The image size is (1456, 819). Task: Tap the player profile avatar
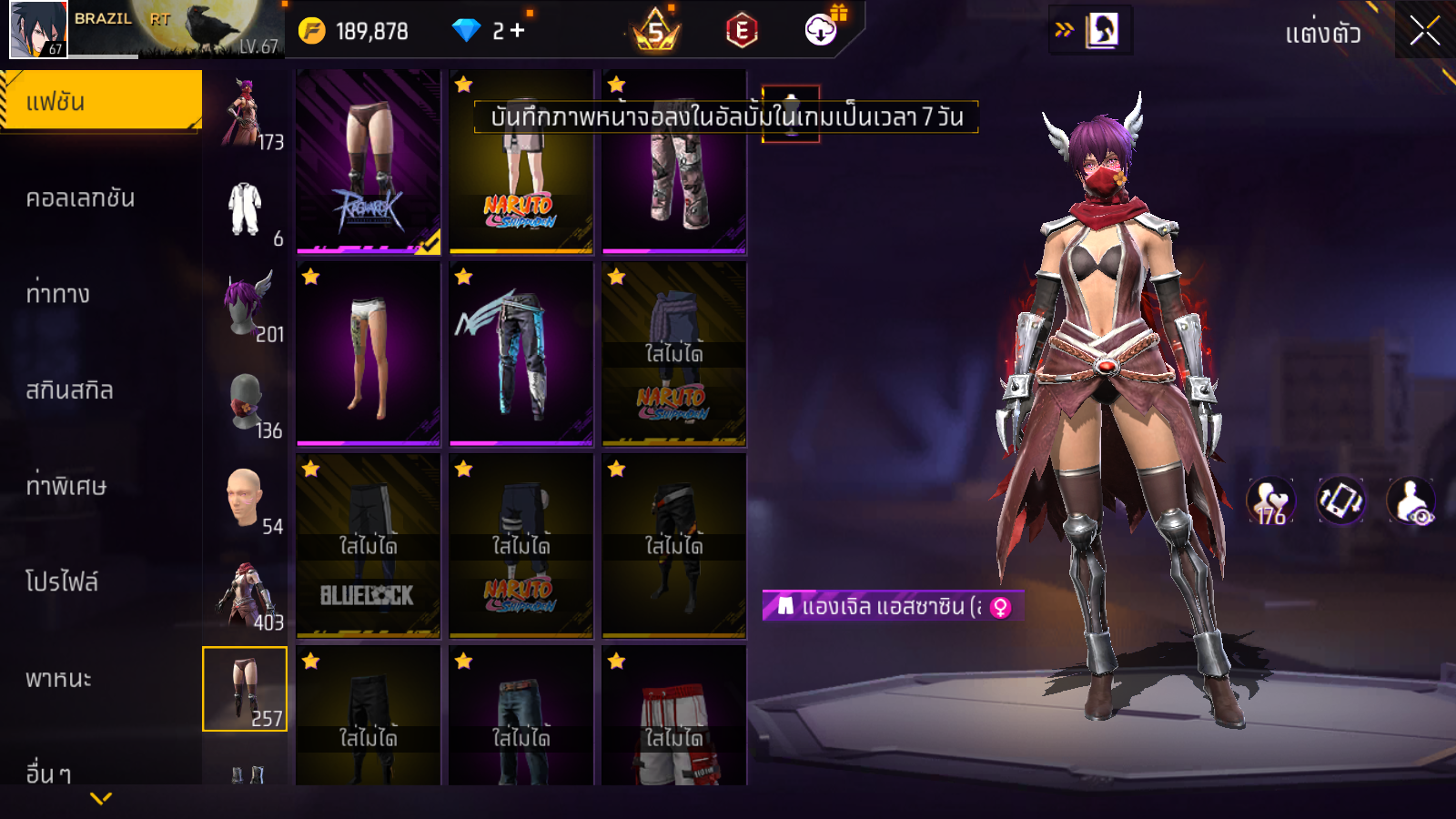coord(38,29)
